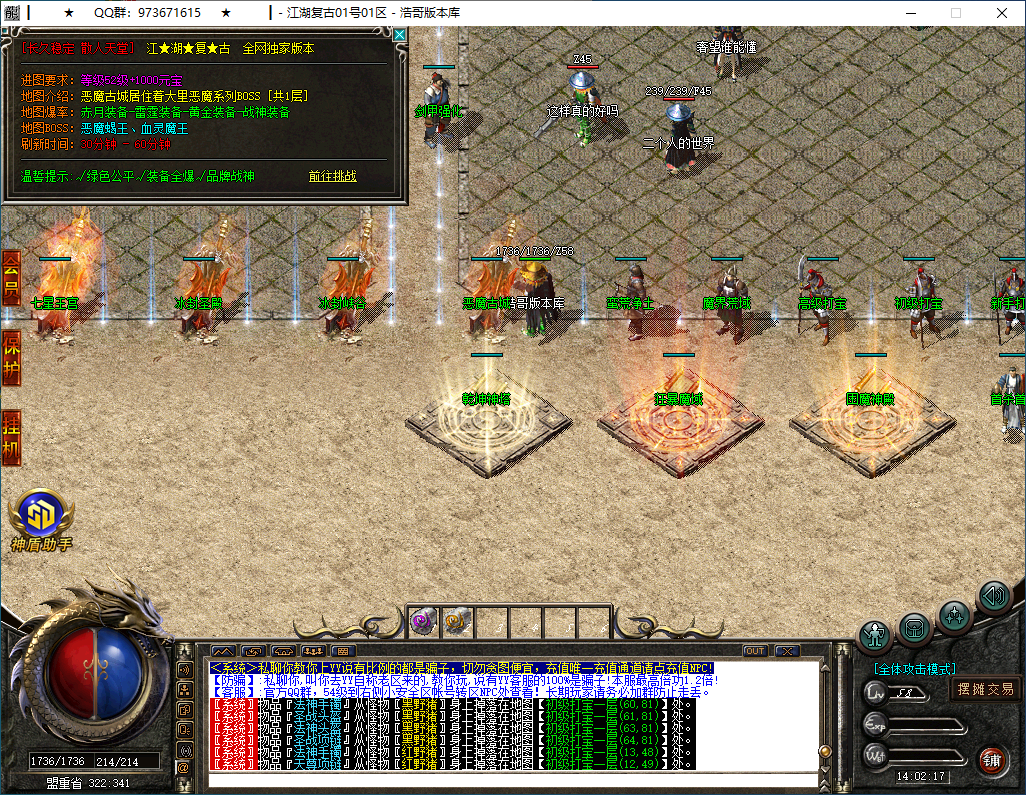
Task: Open the 摆摊交易 stall trade button
Action: [985, 688]
